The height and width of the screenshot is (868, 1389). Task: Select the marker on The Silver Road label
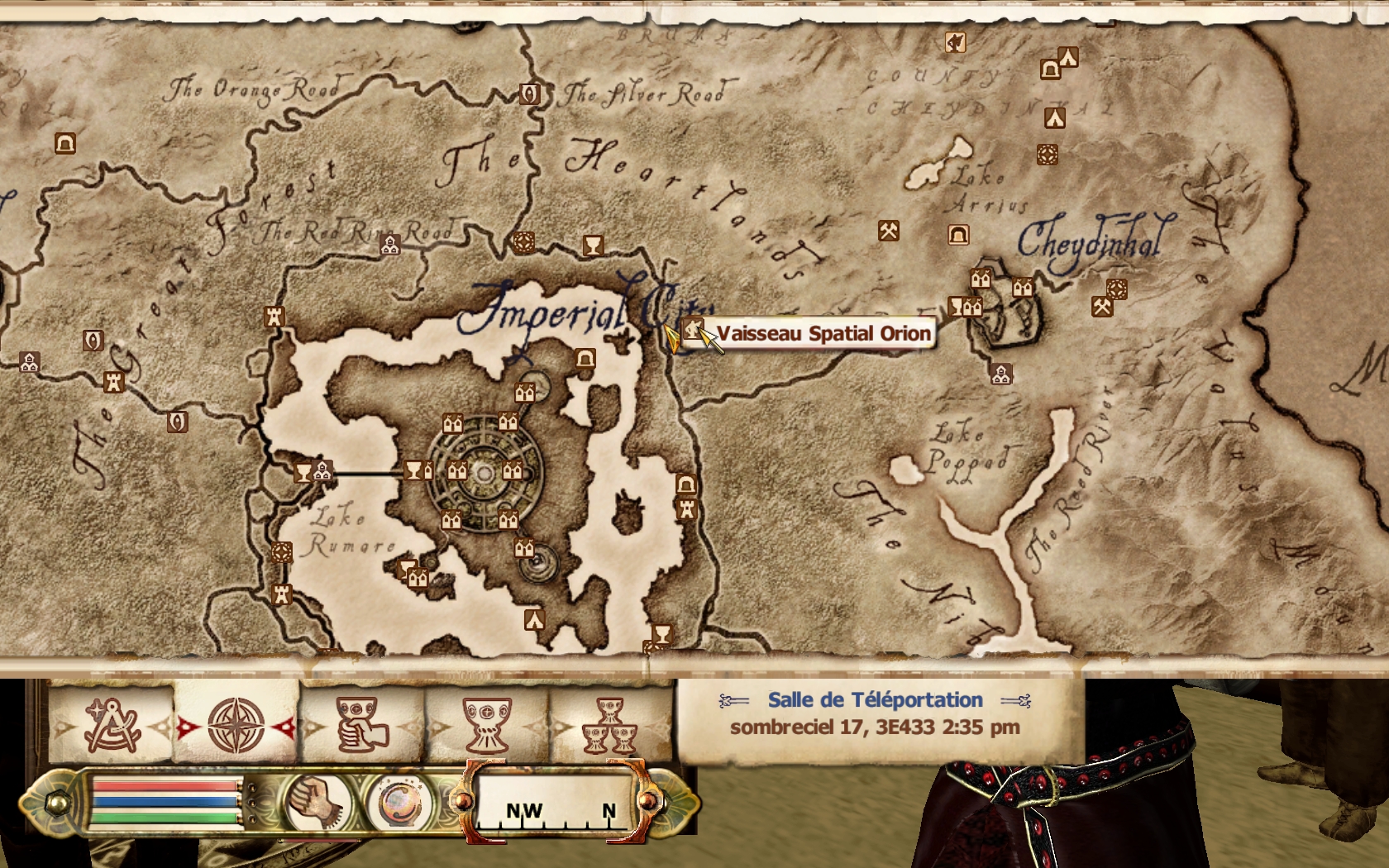530,93
